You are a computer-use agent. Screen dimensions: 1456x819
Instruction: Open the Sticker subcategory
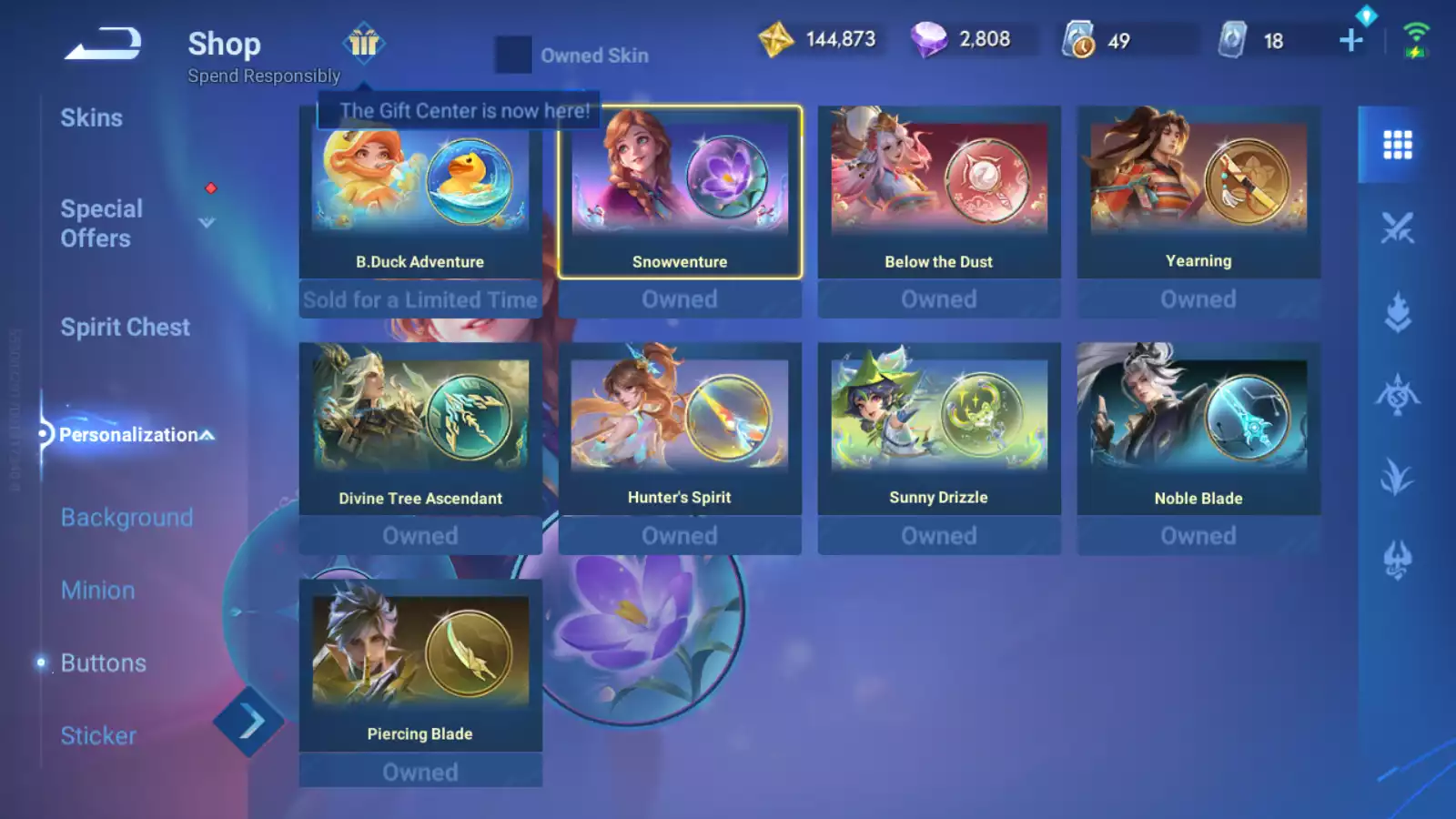98,736
